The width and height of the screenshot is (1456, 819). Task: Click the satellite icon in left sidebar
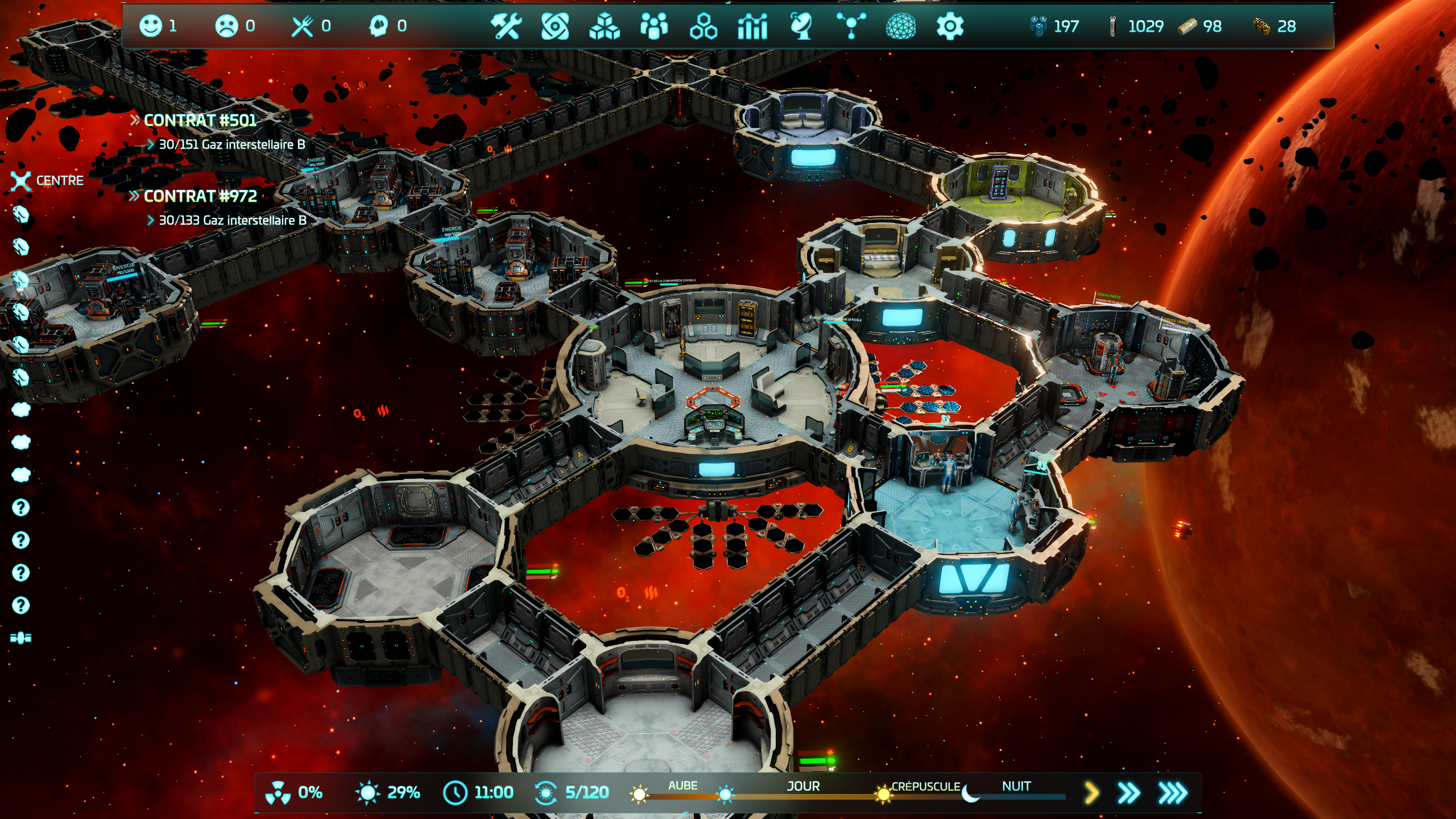tap(21, 638)
